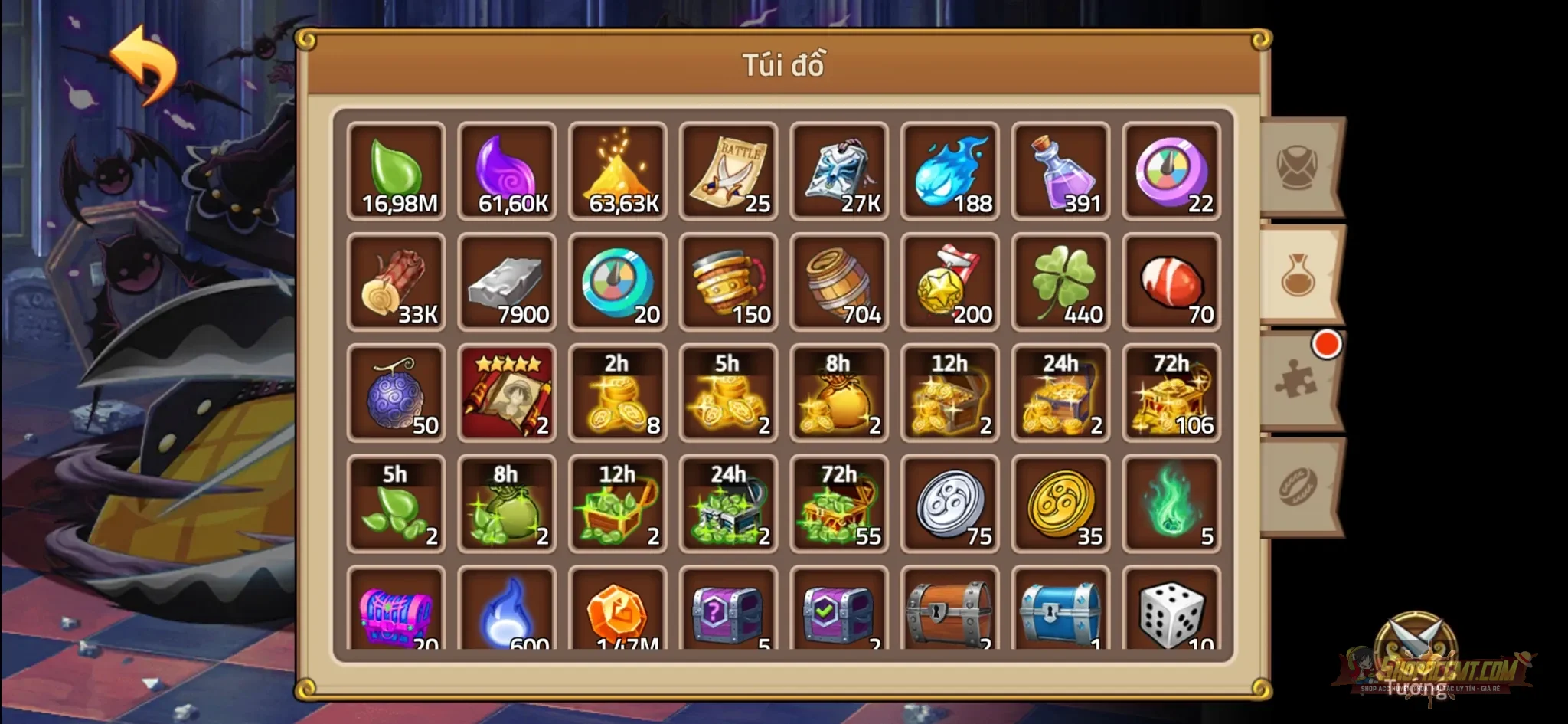Select the wooden log item showing 33K
1568x724 pixels.
tap(396, 282)
